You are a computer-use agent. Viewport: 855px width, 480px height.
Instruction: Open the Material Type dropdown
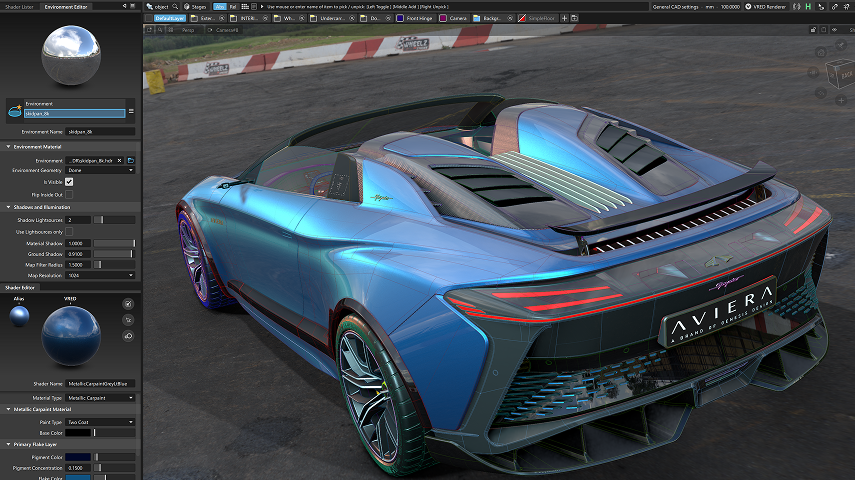[101, 397]
